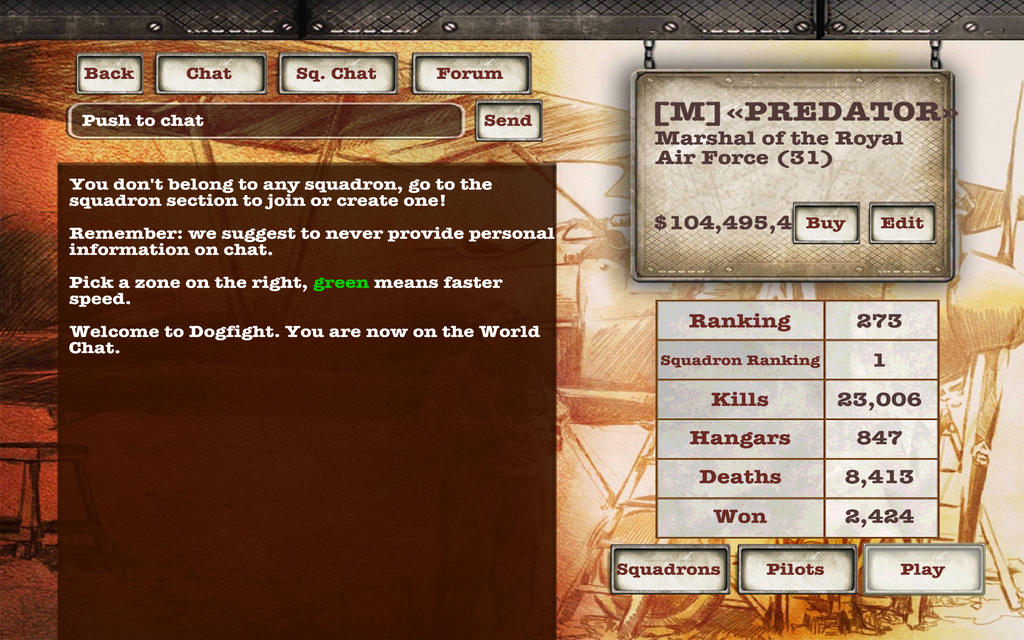
Task: Open the Forum
Action: tap(470, 74)
